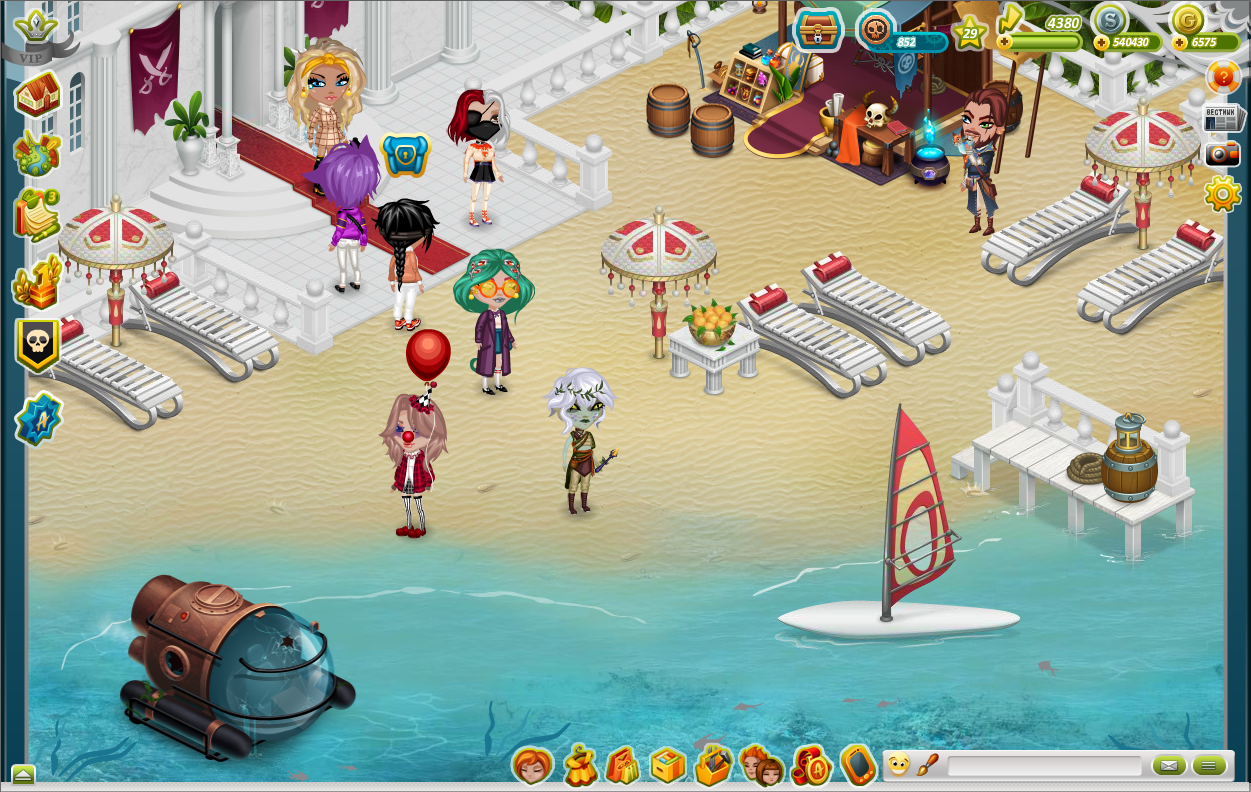Open the wardrobe dress icon
This screenshot has height=792, width=1251.
[579, 766]
